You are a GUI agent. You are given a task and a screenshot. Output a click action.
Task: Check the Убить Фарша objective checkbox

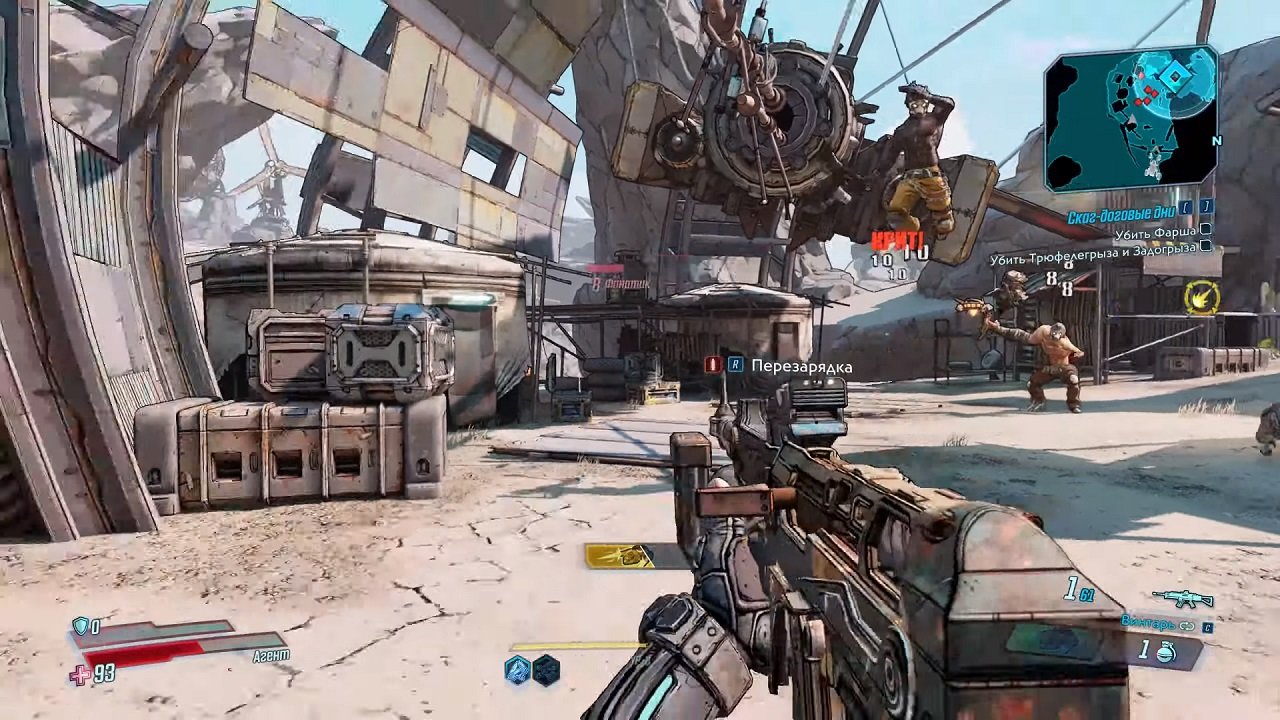(1206, 230)
